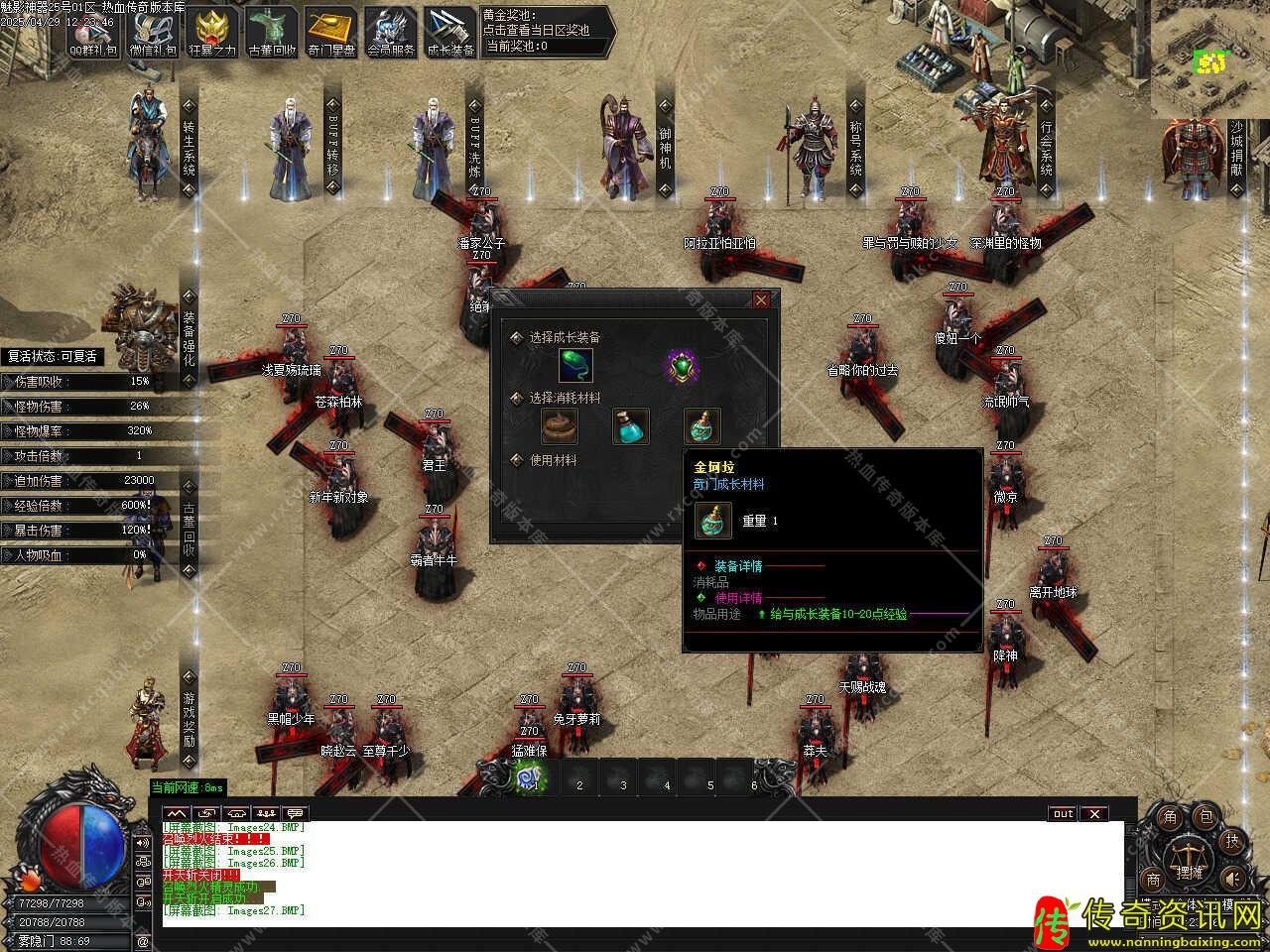Open the 摆摊 stall scales button

[1188, 861]
